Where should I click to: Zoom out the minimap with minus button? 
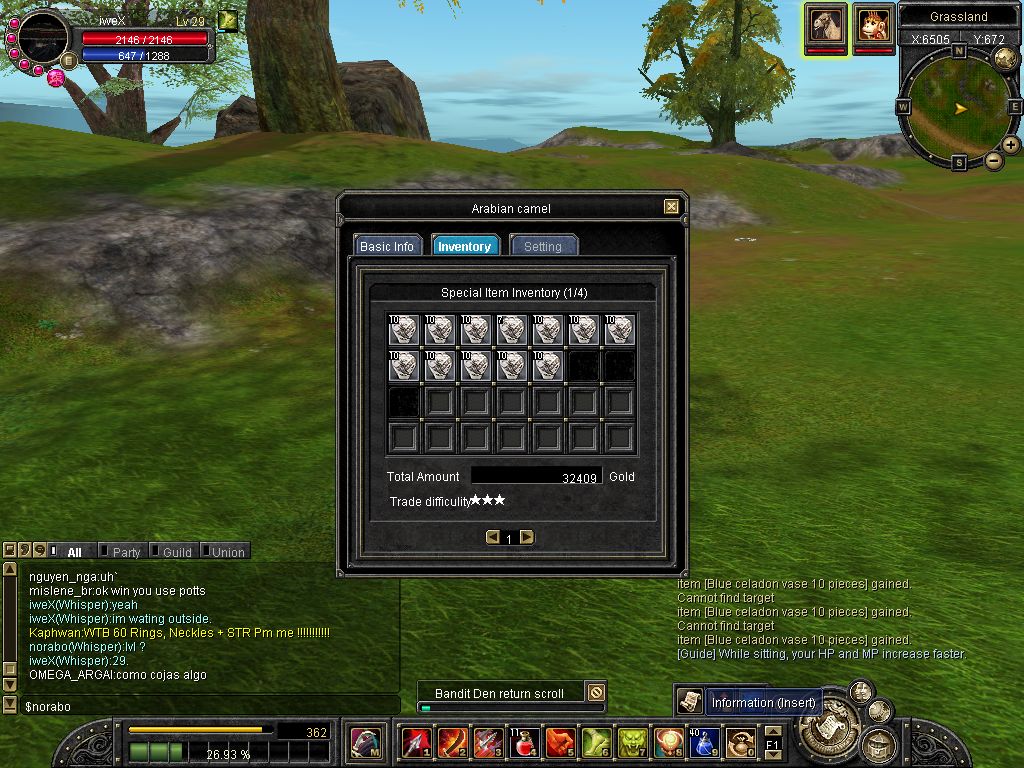tap(994, 160)
